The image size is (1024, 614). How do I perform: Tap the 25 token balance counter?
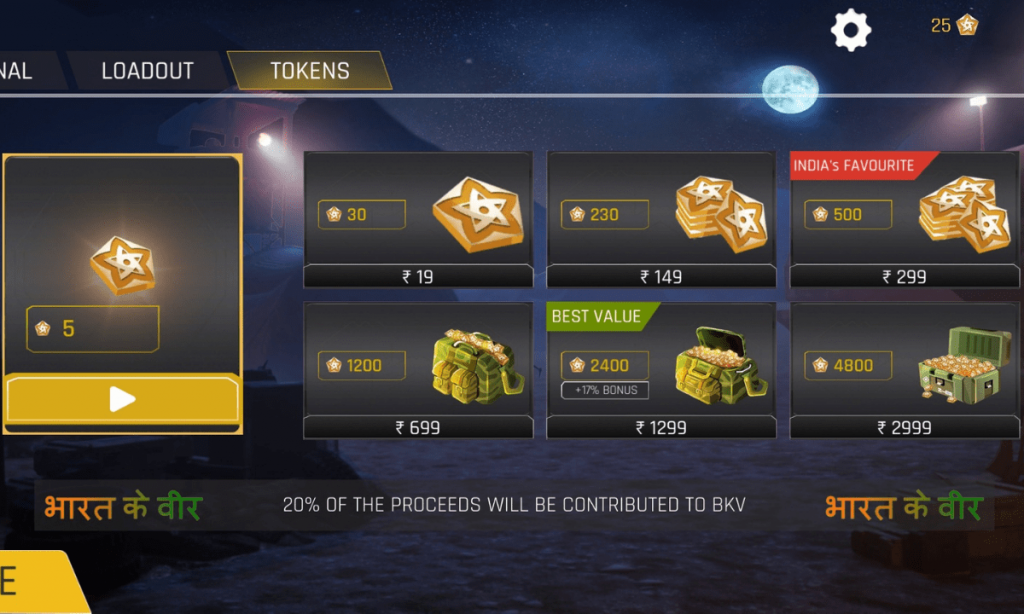click(954, 26)
